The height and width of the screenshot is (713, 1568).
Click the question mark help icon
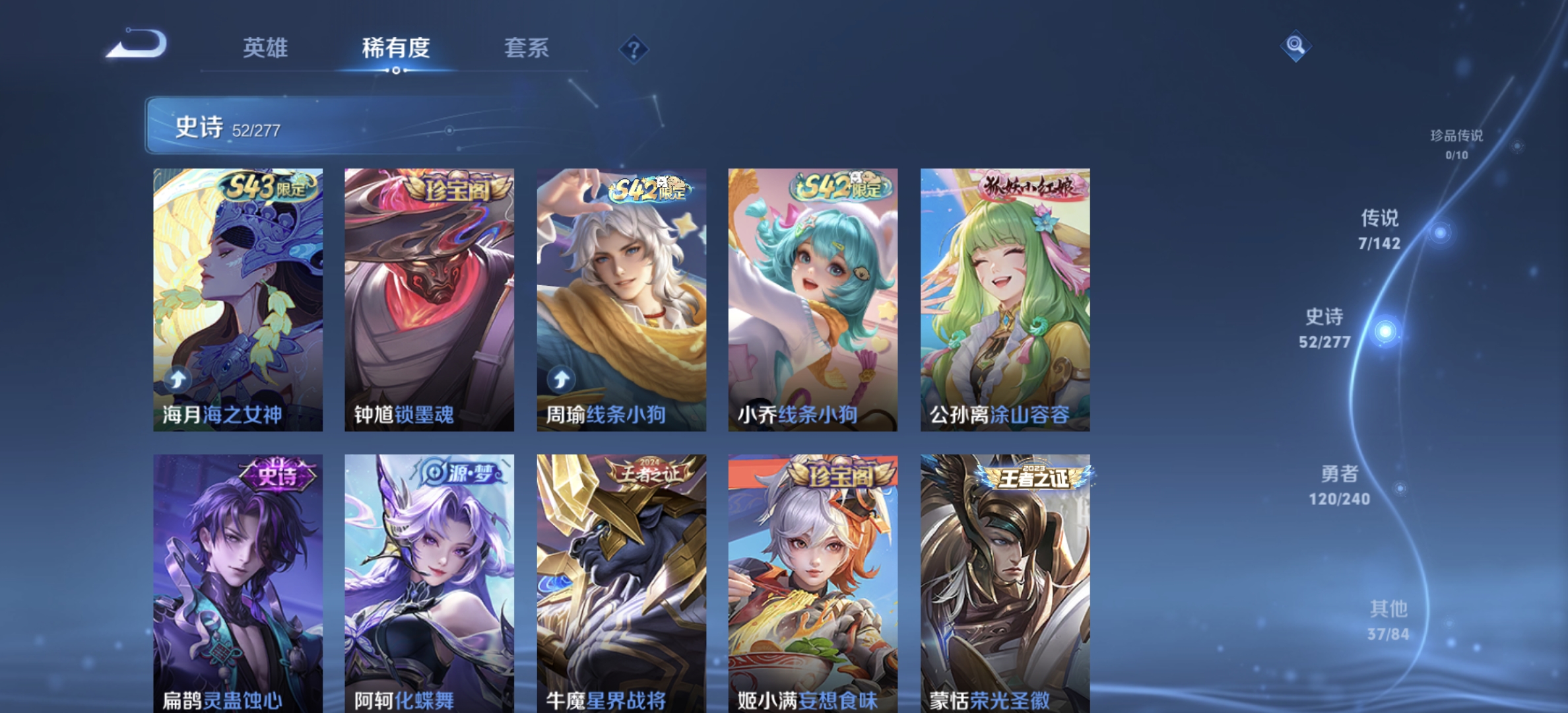pyautogui.click(x=633, y=50)
